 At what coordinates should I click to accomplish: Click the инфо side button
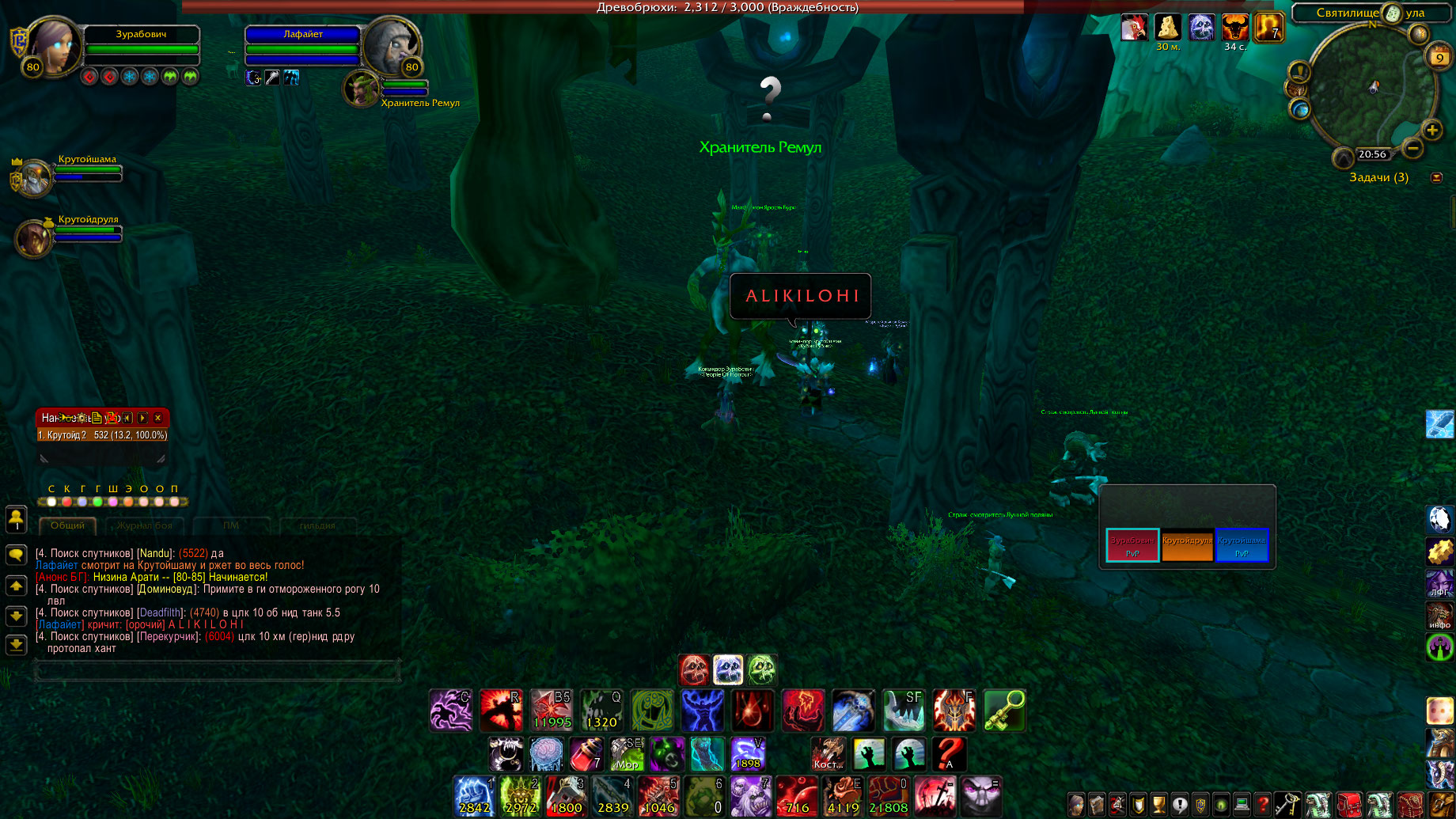coord(1439,616)
